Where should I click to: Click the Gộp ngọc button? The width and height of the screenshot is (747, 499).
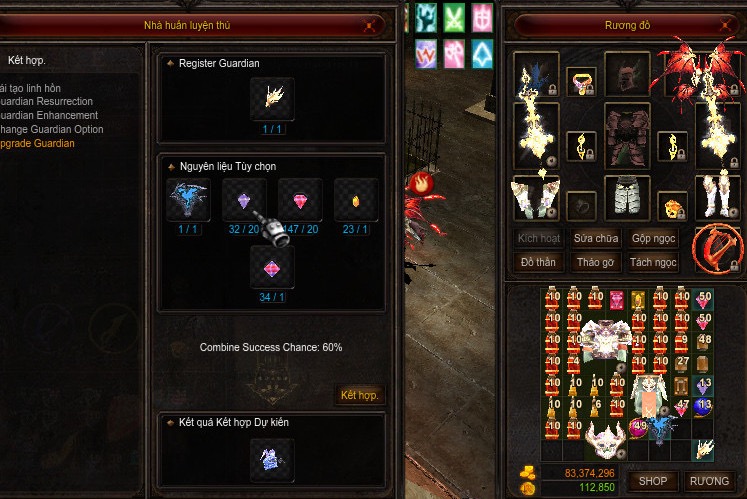pyautogui.click(x=654, y=239)
